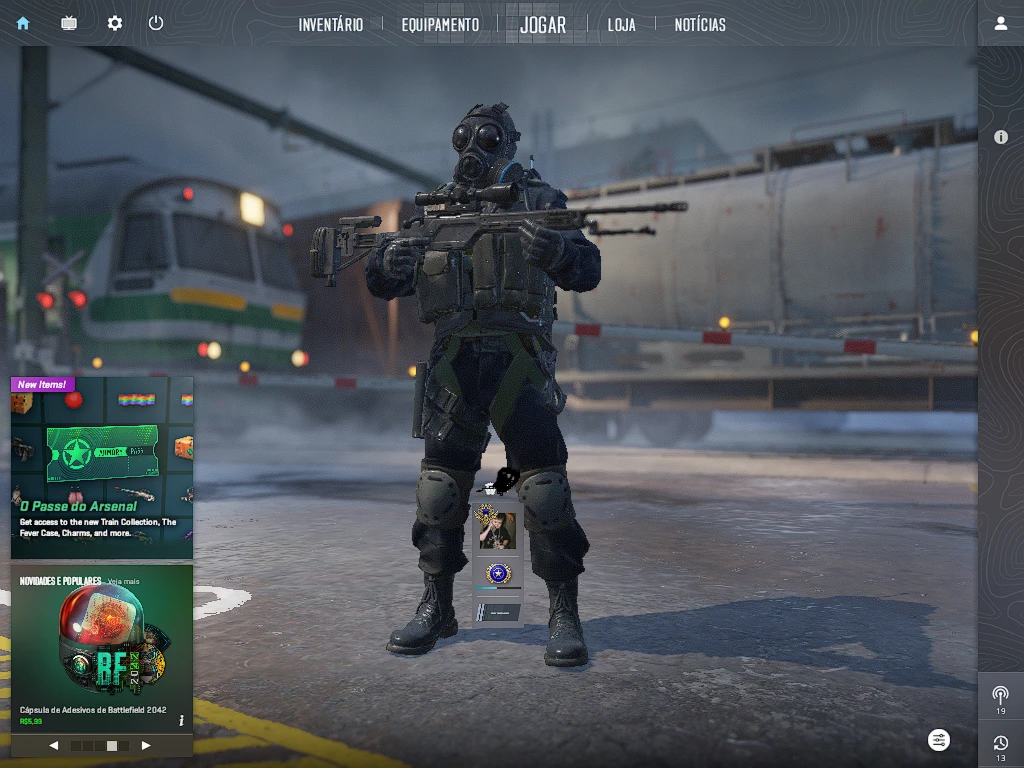Advance to the next featured item arrow
Viewport: 1024px width, 768px height.
click(x=146, y=745)
